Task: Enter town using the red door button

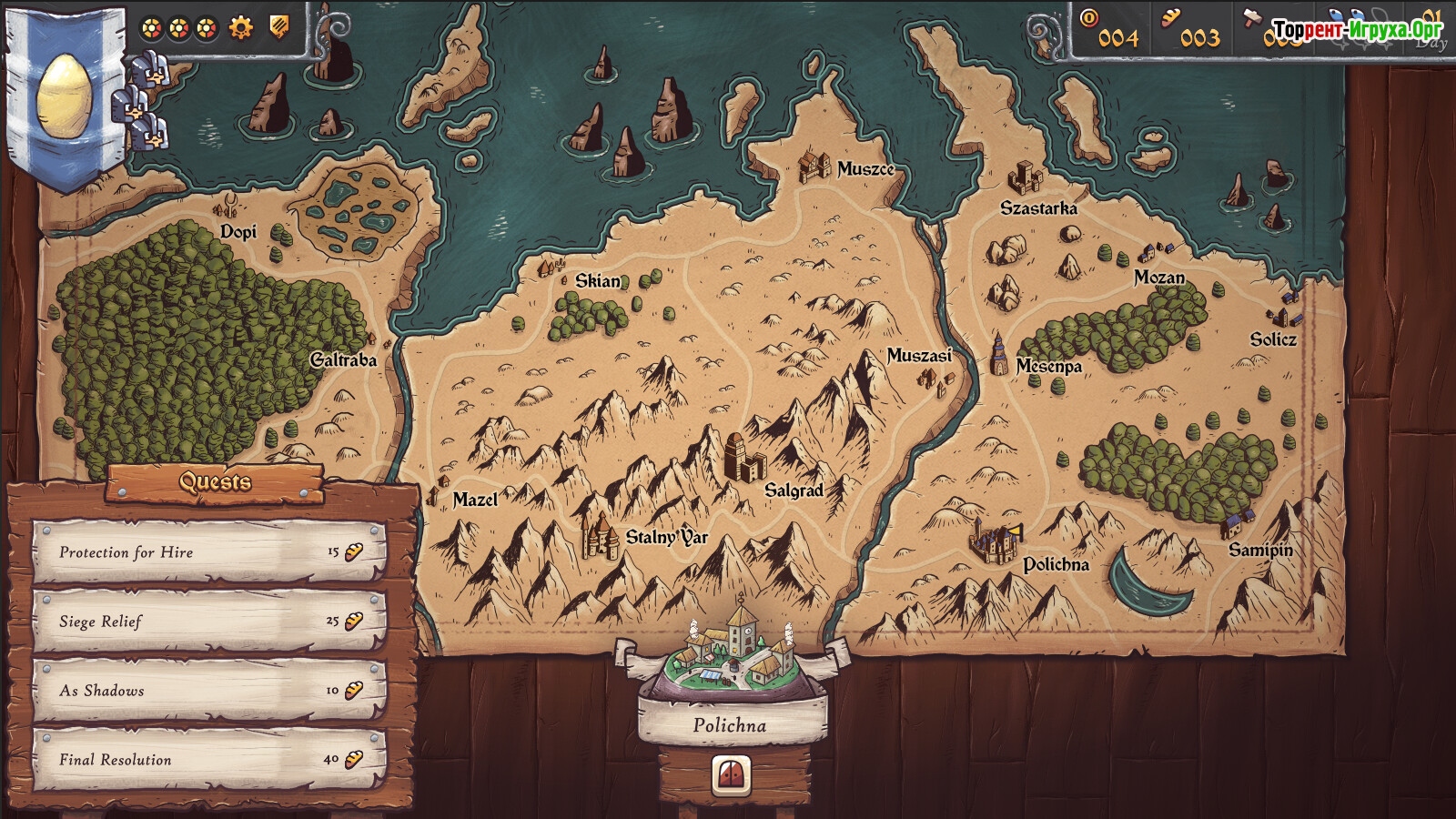Action: click(x=732, y=774)
